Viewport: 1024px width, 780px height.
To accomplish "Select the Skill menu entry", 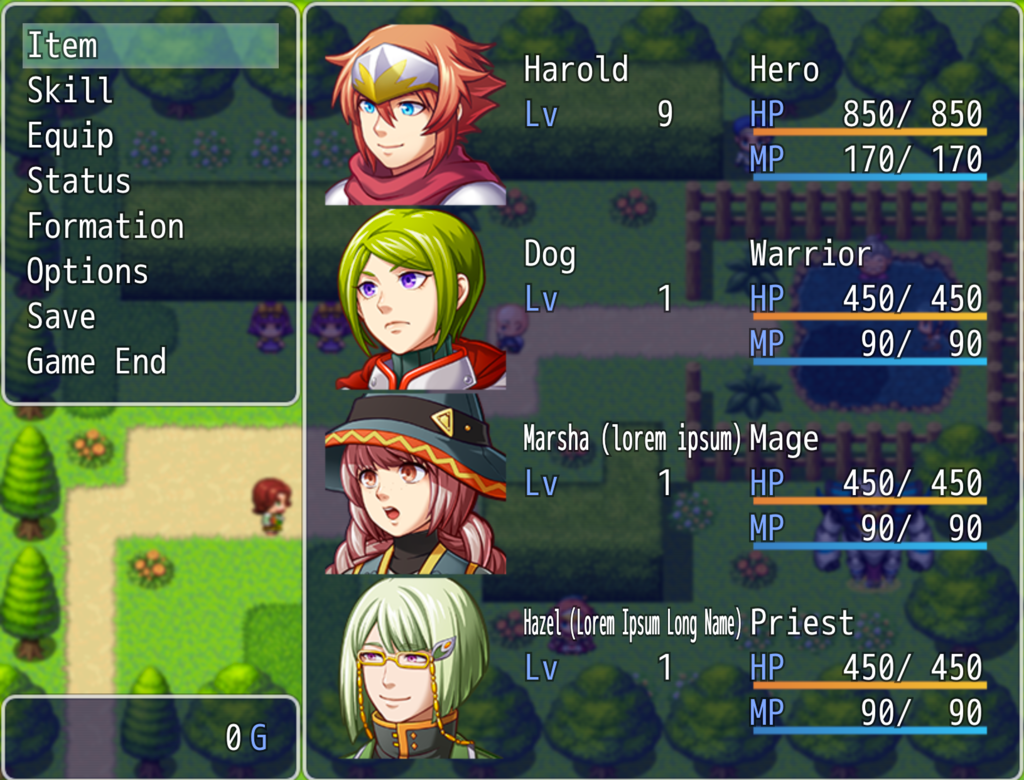I will (x=70, y=91).
